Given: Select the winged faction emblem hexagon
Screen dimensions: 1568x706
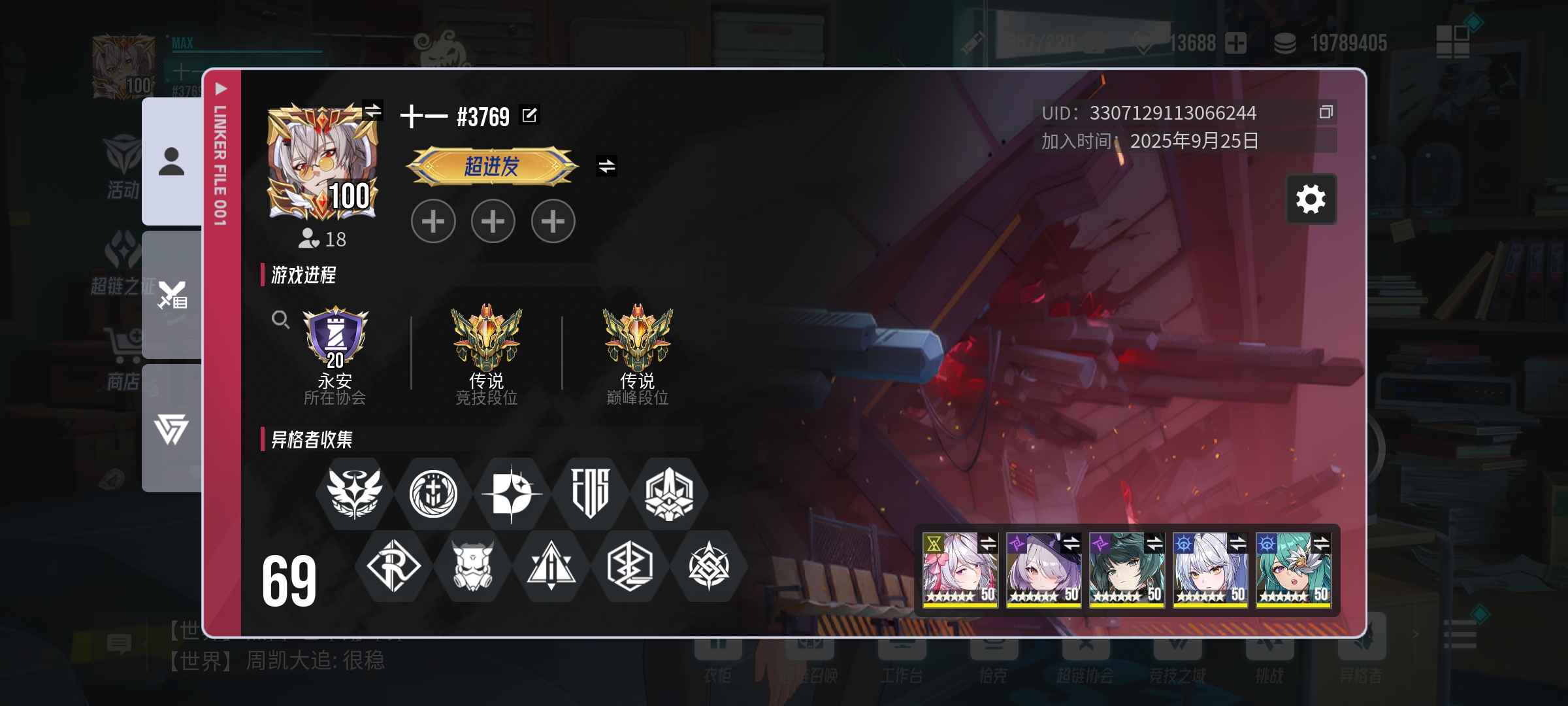Looking at the screenshot, I should pyautogui.click(x=354, y=494).
